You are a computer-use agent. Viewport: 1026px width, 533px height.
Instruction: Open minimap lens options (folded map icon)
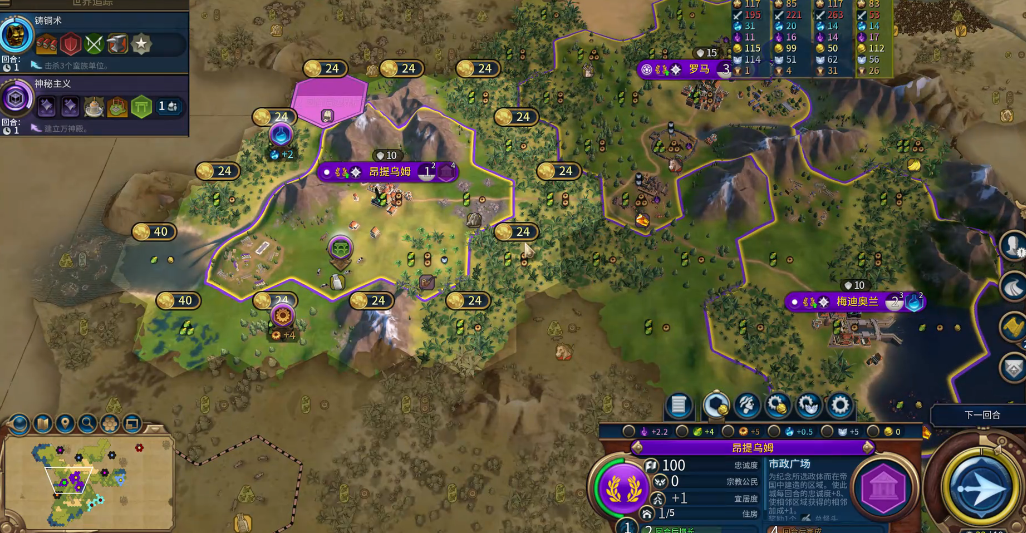tap(42, 423)
